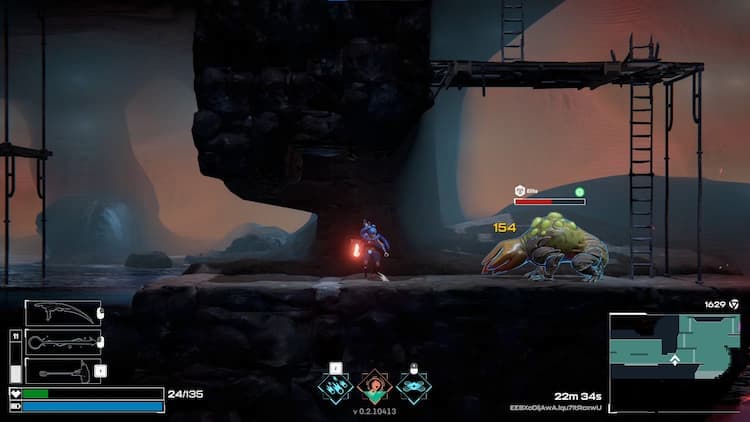This screenshot has width=750, height=422.
Task: Click the Elite enemy rank icon
Action: click(520, 190)
